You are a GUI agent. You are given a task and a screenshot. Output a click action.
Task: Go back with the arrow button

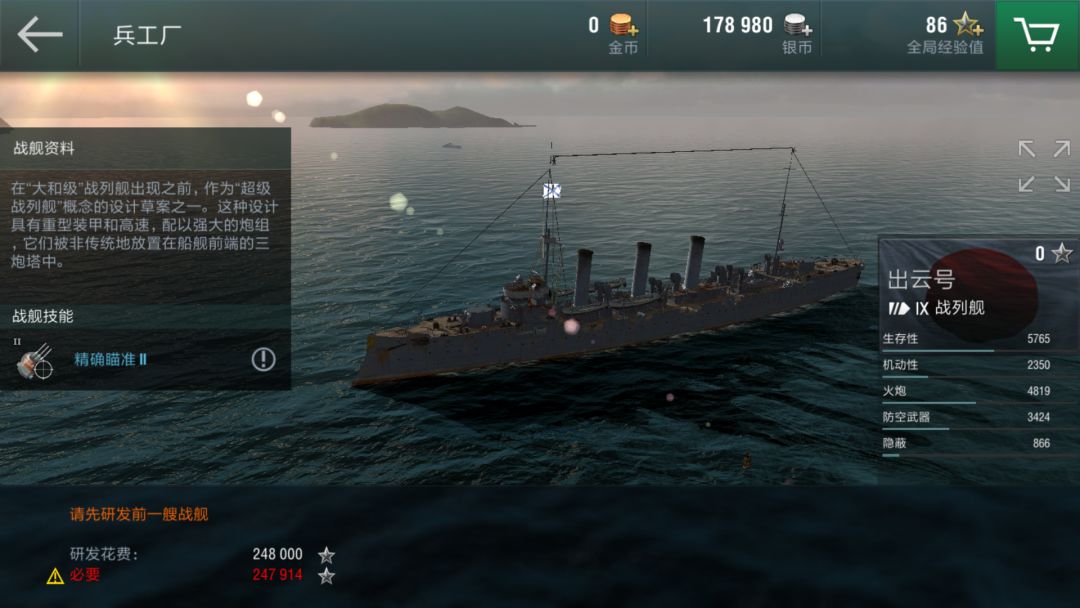click(x=40, y=34)
